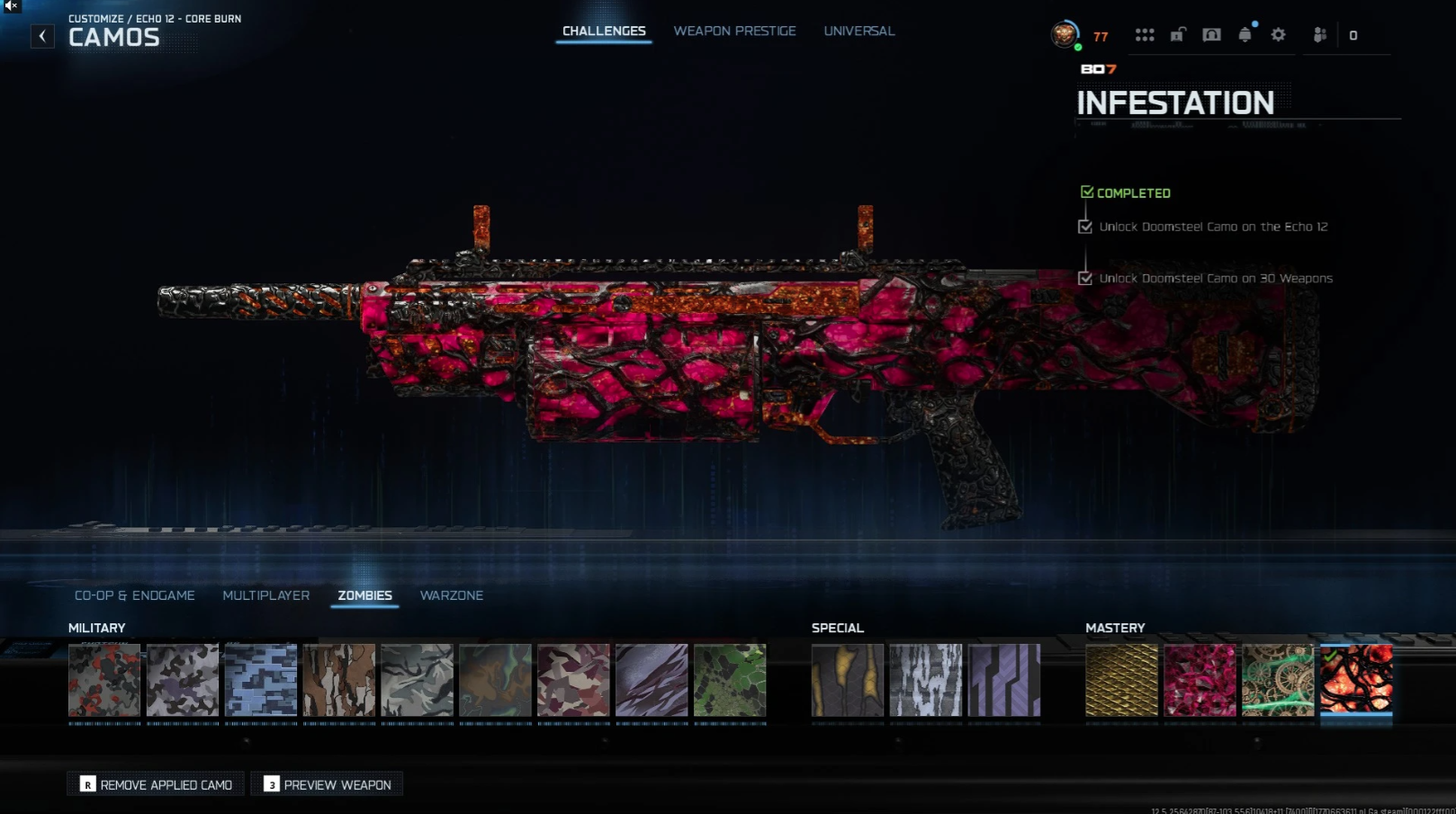
Task: View notifications via the bell icon
Action: click(x=1245, y=35)
